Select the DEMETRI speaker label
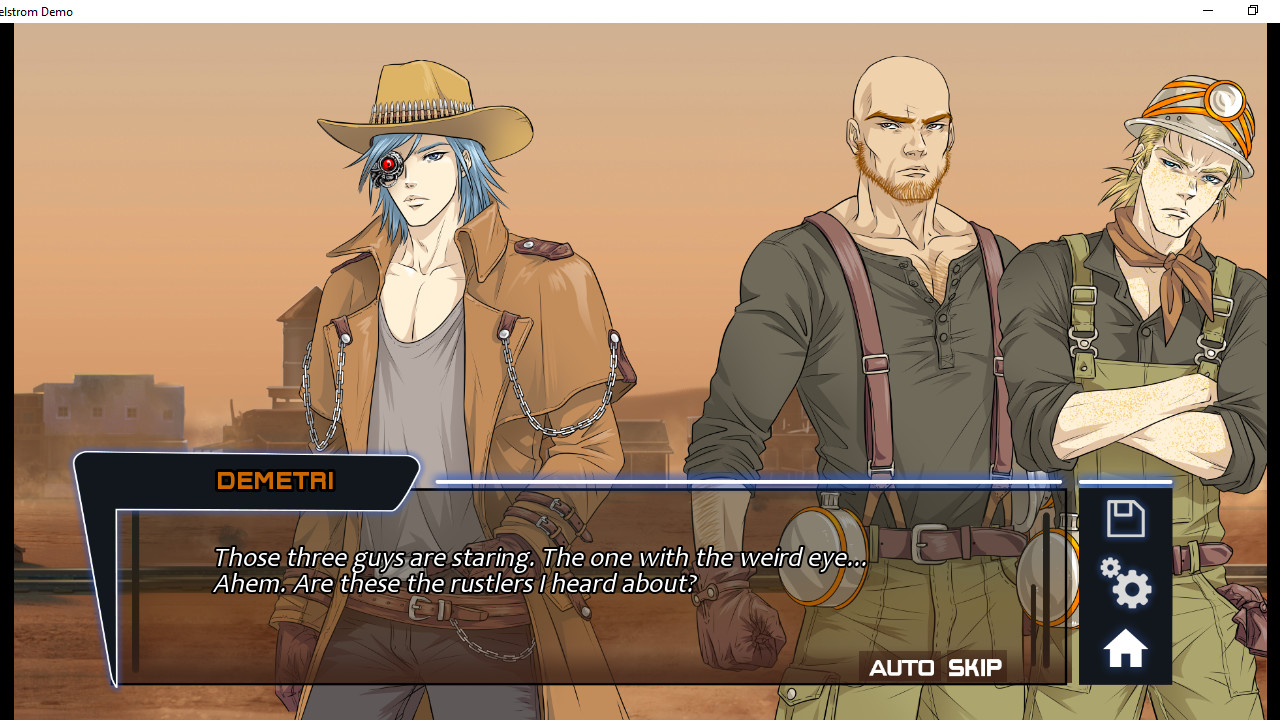This screenshot has width=1280, height=720. pyautogui.click(x=275, y=481)
